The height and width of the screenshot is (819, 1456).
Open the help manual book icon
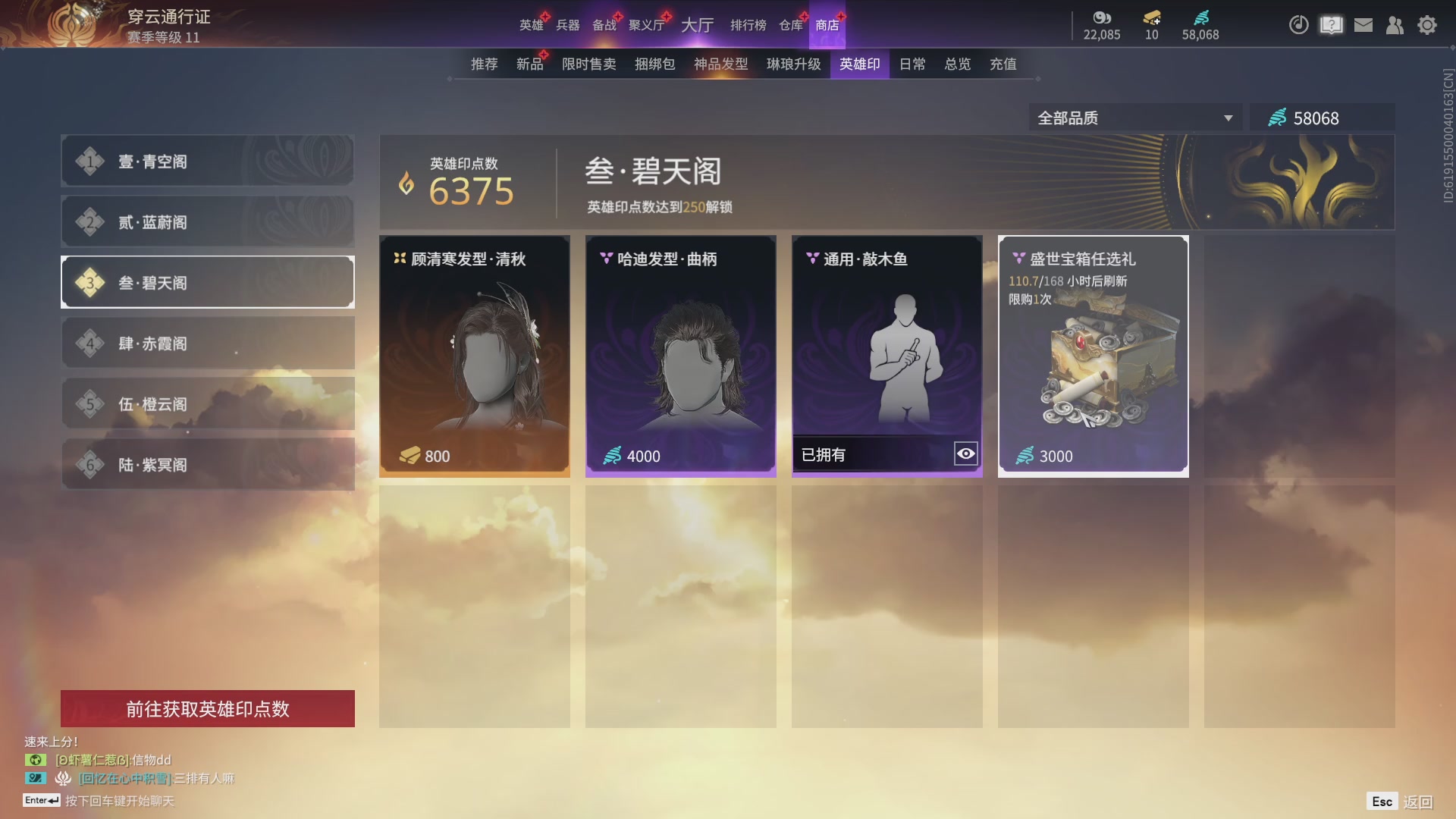click(x=1330, y=25)
